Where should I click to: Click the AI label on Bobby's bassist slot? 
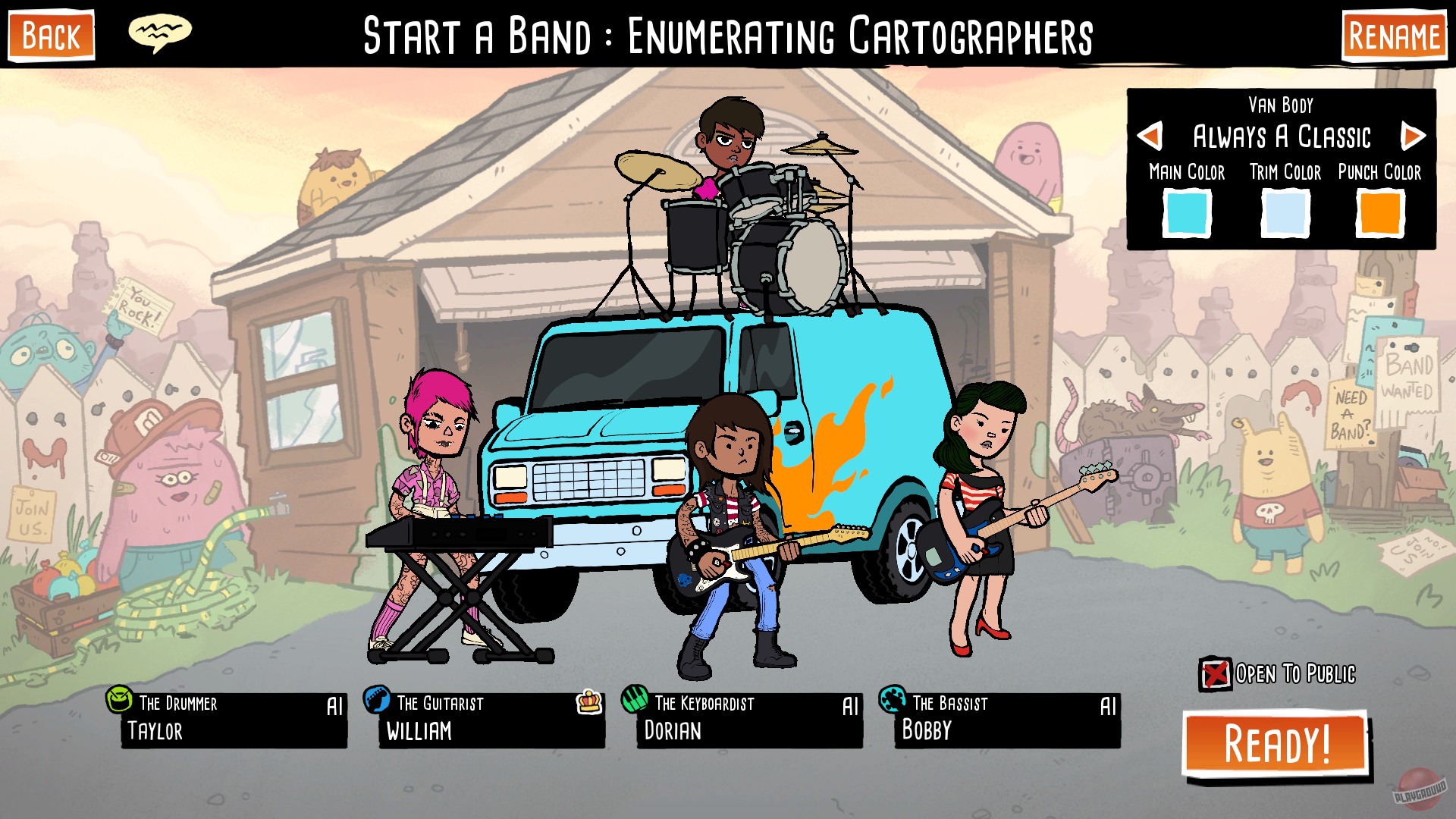pyautogui.click(x=1108, y=706)
